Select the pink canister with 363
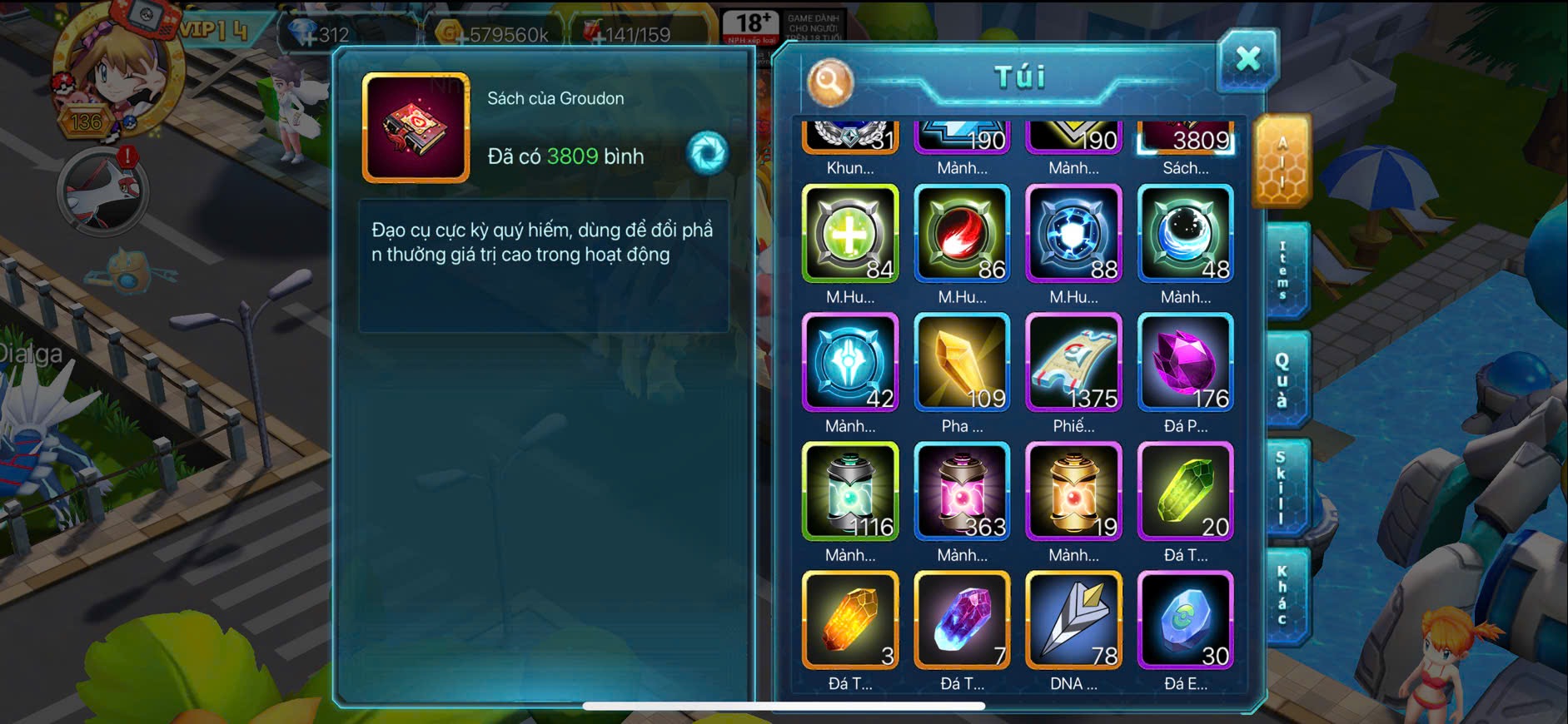This screenshot has height=724, width=1568. (962, 492)
